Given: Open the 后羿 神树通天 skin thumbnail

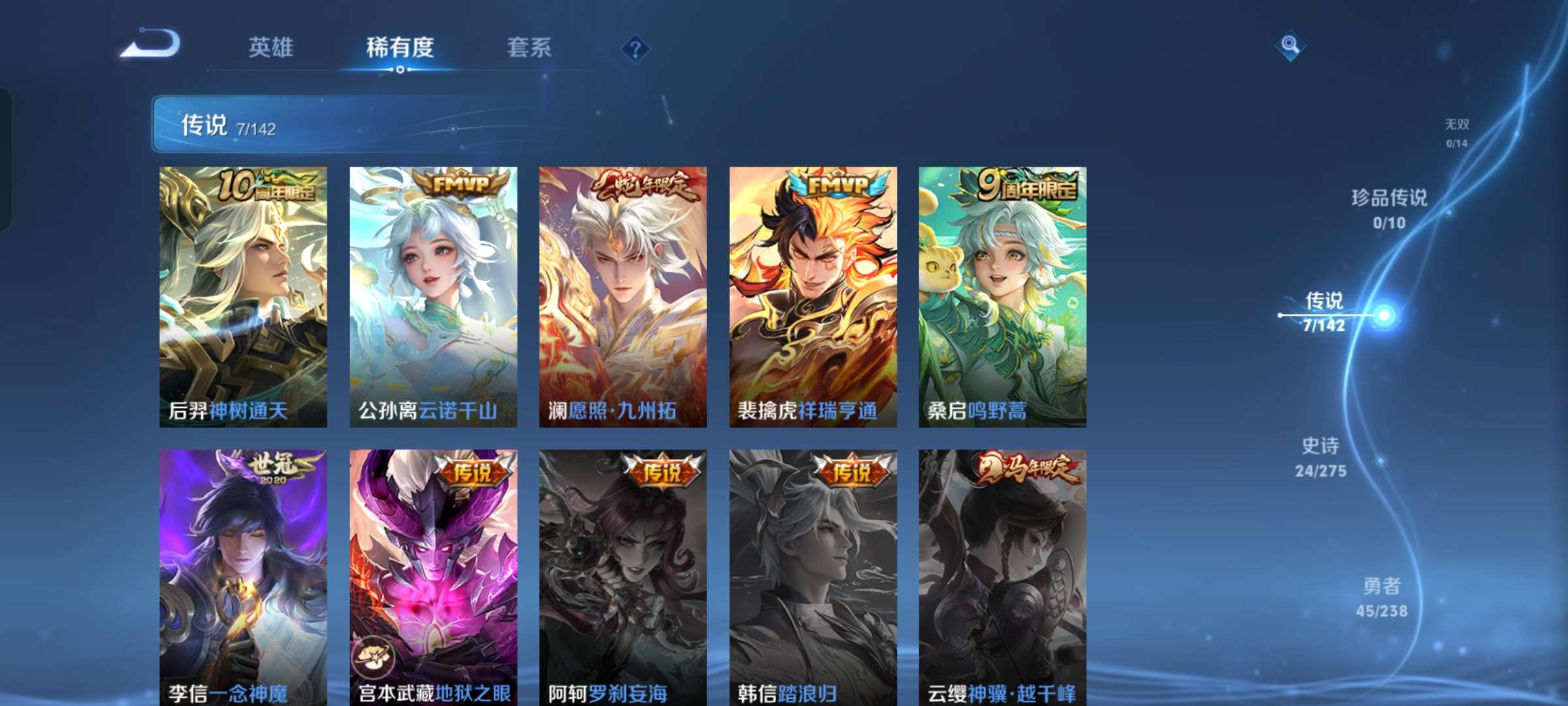Looking at the screenshot, I should pos(243,294).
